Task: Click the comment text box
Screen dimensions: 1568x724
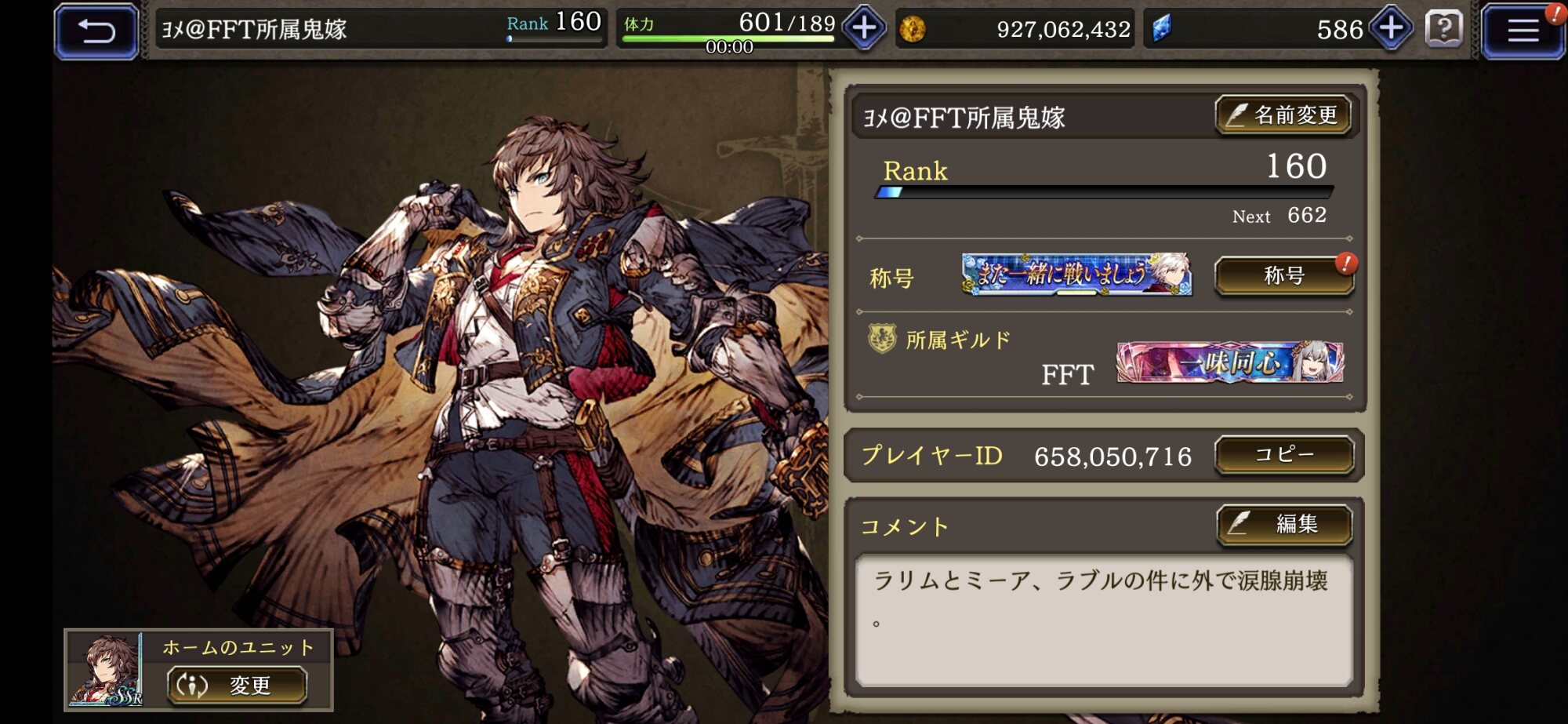Action: tap(1103, 620)
